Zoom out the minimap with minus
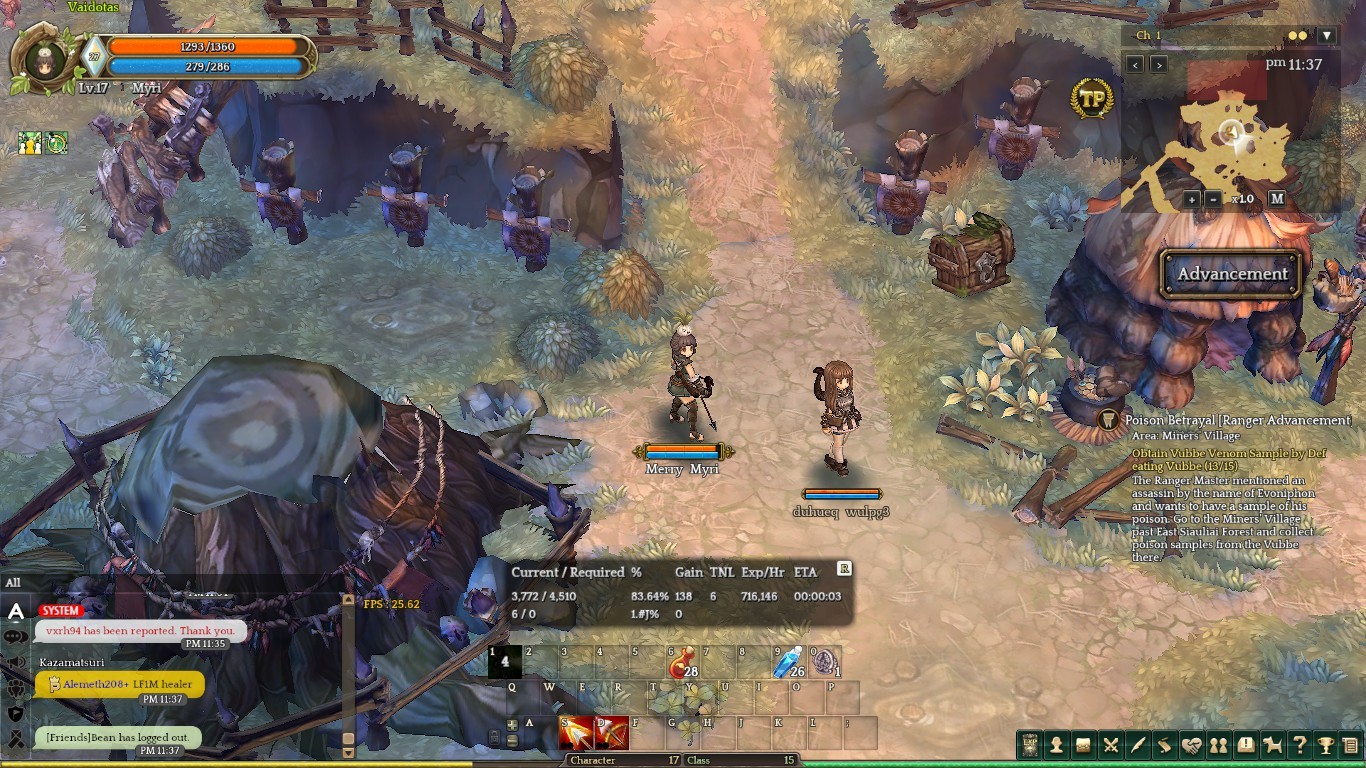1366x768 pixels. point(1213,199)
